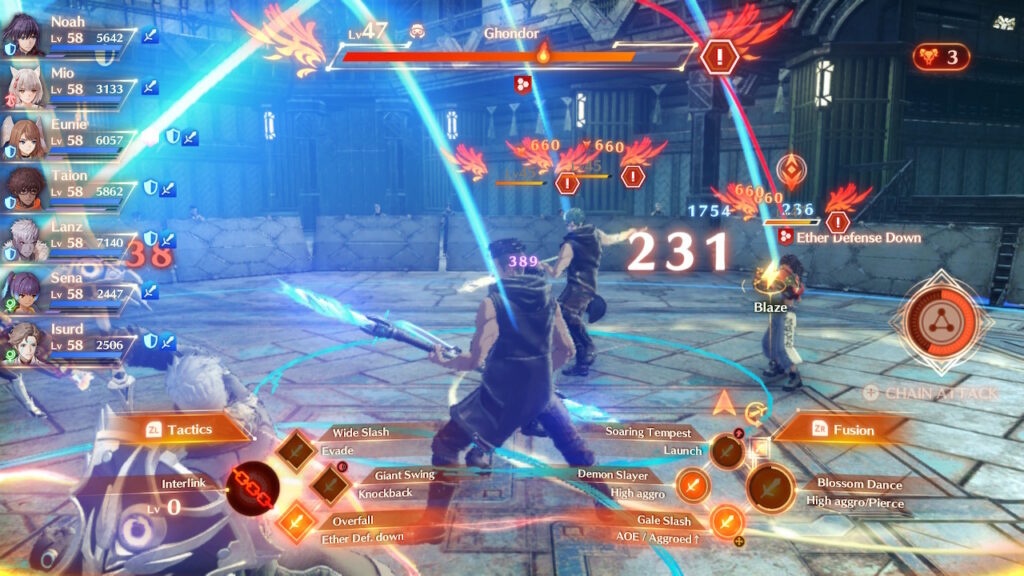1024x576 pixels.
Task: Start a Chain Attack via the gauge icon
Action: pos(945,319)
